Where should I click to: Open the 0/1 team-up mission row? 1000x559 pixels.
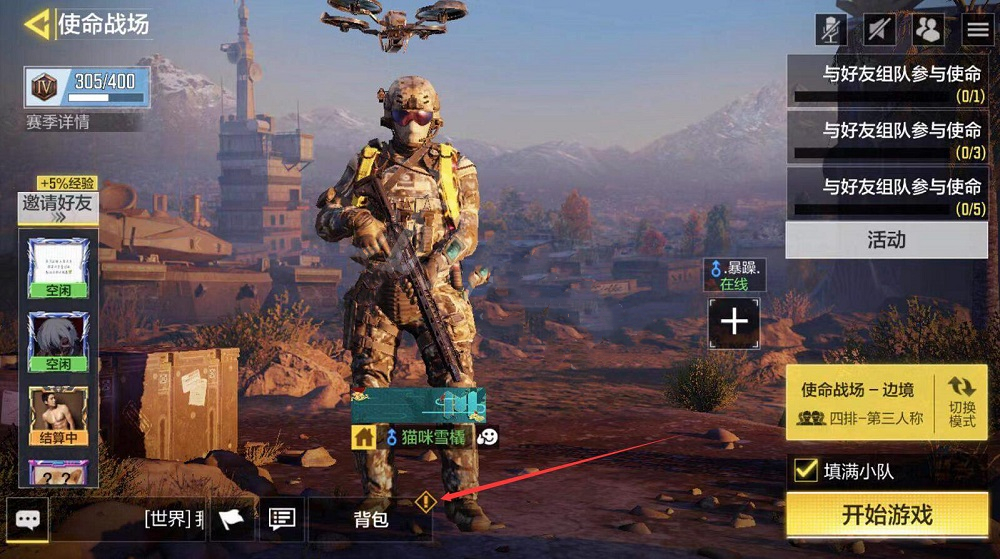click(887, 81)
